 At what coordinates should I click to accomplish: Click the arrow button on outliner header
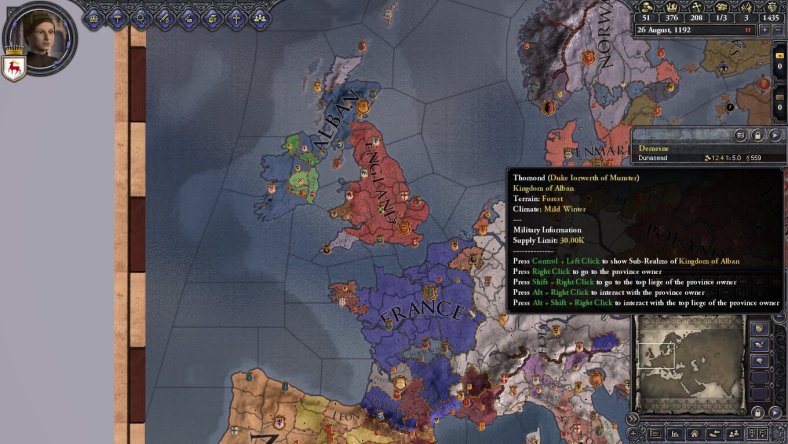pos(776,135)
